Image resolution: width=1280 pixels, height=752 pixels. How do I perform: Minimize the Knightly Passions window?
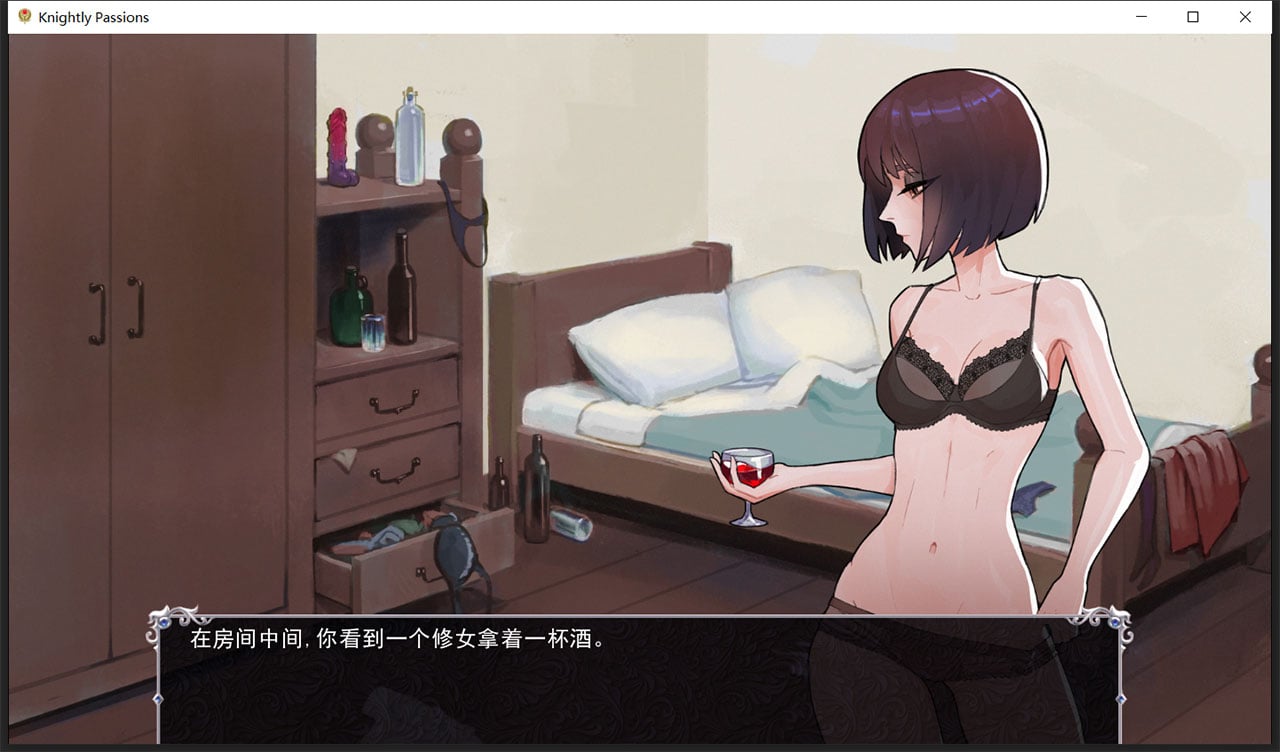(x=1140, y=17)
